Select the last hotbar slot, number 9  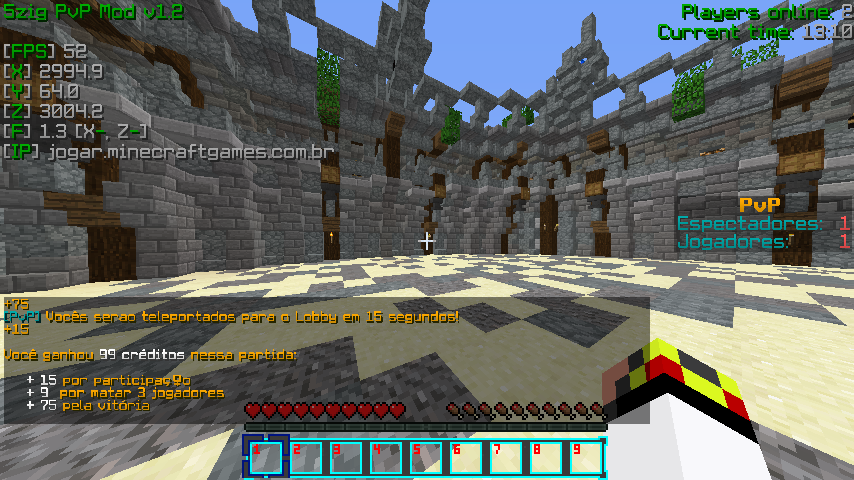586,457
